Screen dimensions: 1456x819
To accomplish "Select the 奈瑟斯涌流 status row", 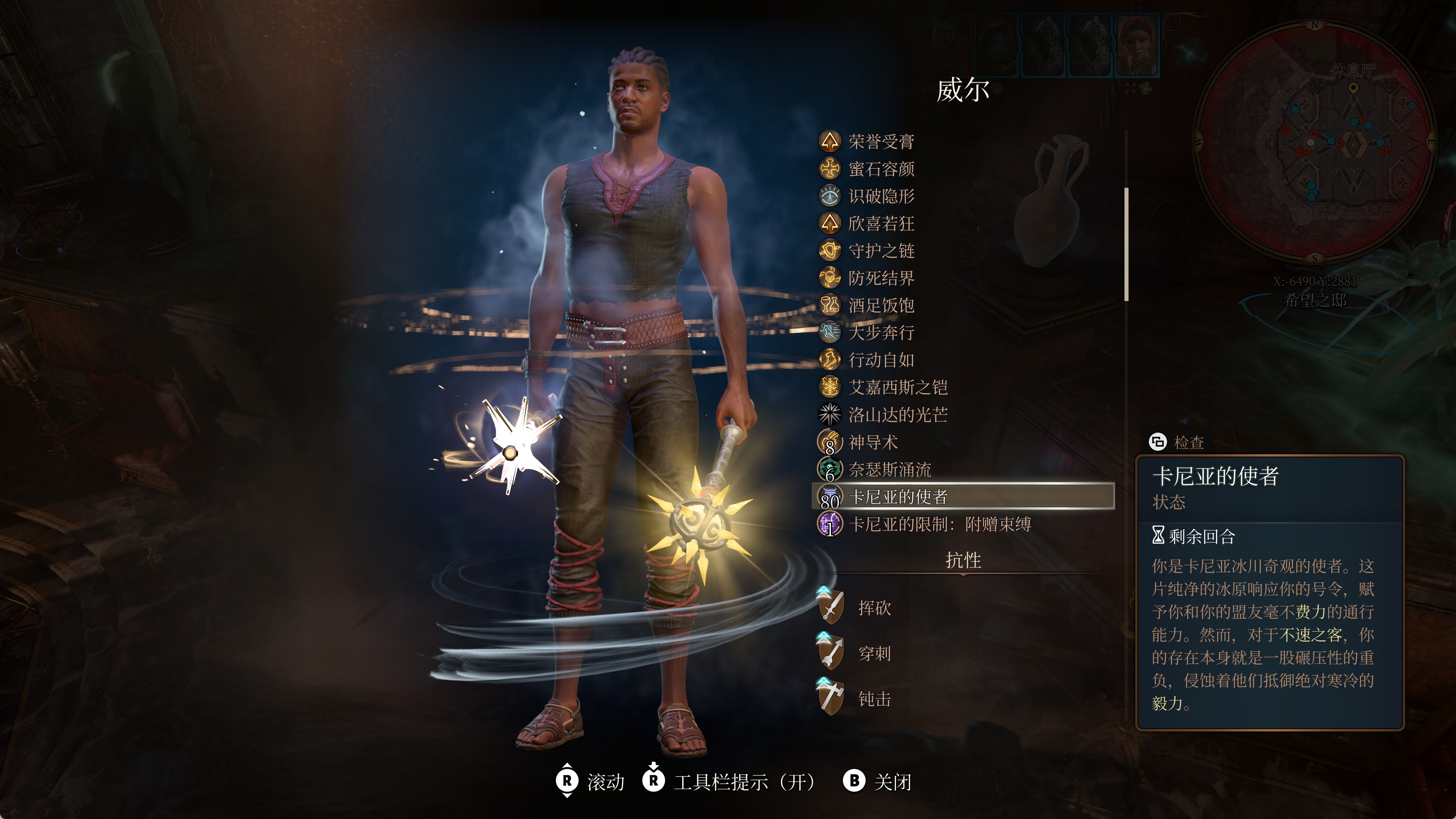I will pos(889,469).
